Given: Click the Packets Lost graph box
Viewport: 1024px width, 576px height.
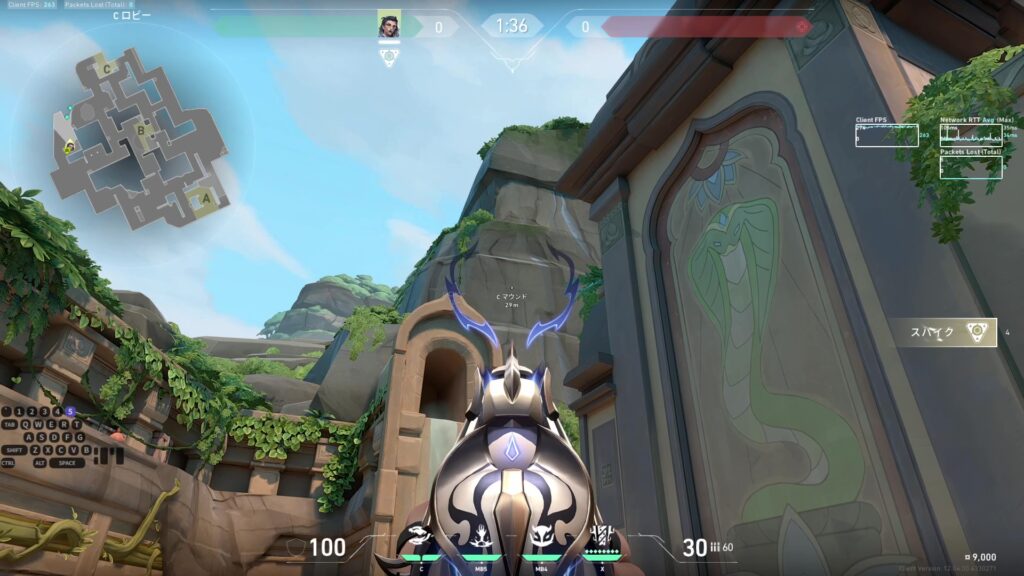Looking at the screenshot, I should tap(971, 167).
